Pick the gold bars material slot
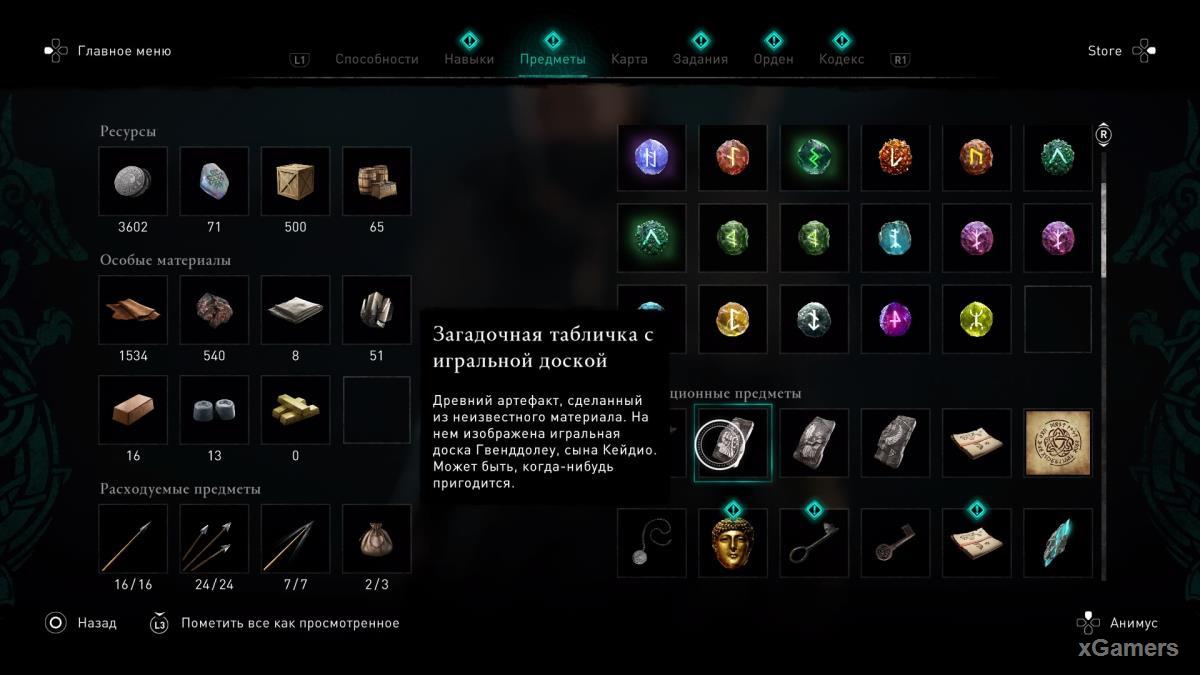Viewport: 1200px width, 675px height. click(x=295, y=410)
